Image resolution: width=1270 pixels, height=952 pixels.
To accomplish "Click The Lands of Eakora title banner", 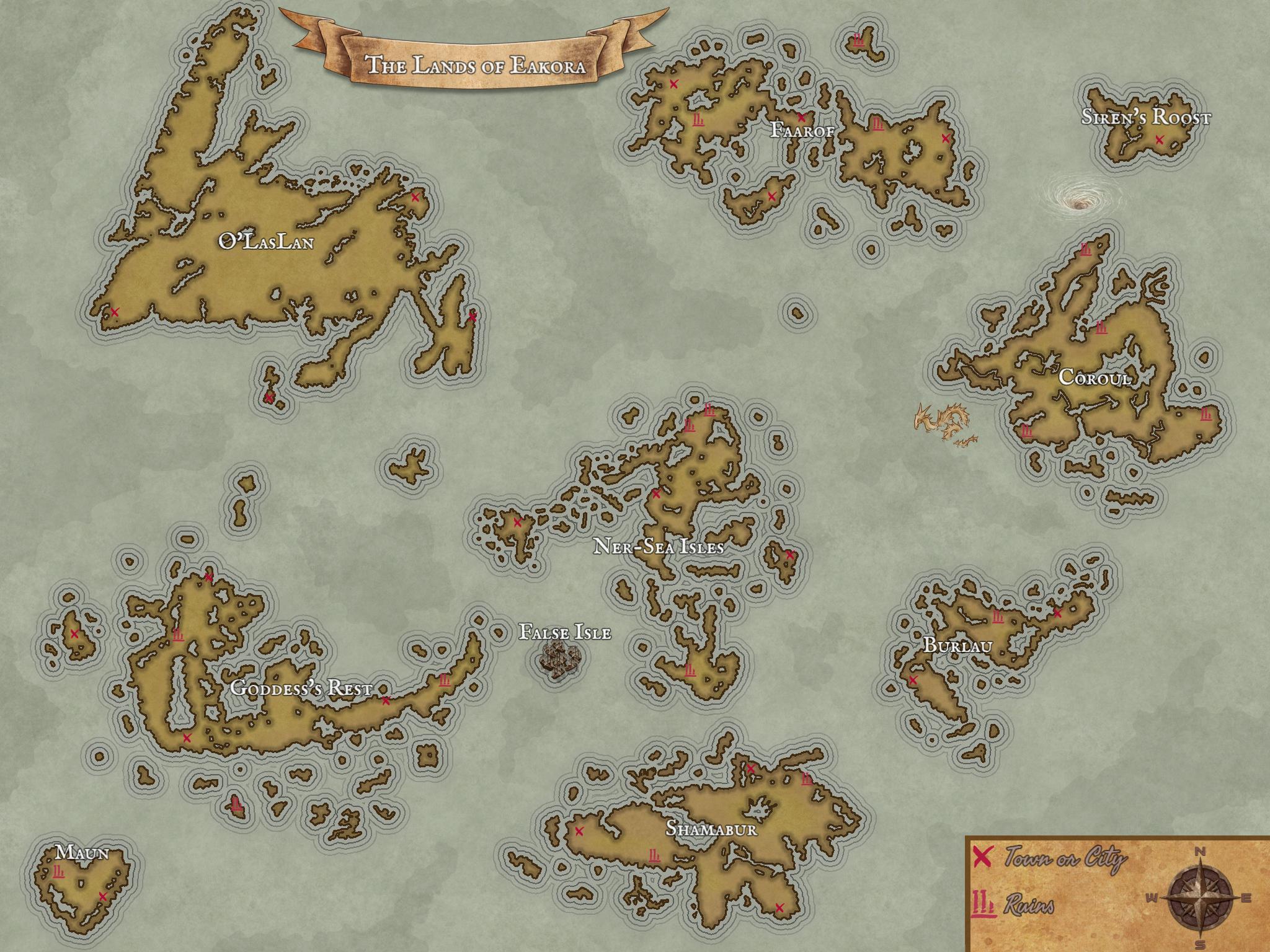I will [x=476, y=64].
